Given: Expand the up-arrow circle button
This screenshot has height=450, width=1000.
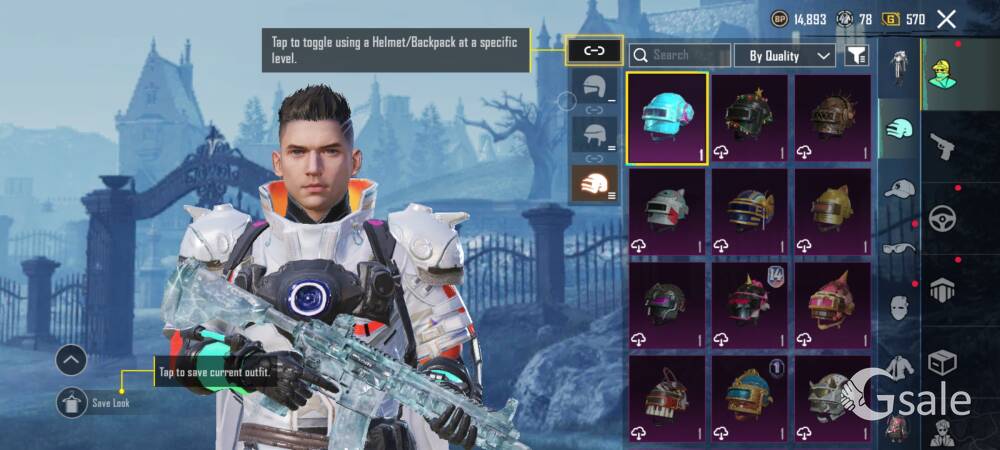Looking at the screenshot, I should pyautogui.click(x=72, y=360).
